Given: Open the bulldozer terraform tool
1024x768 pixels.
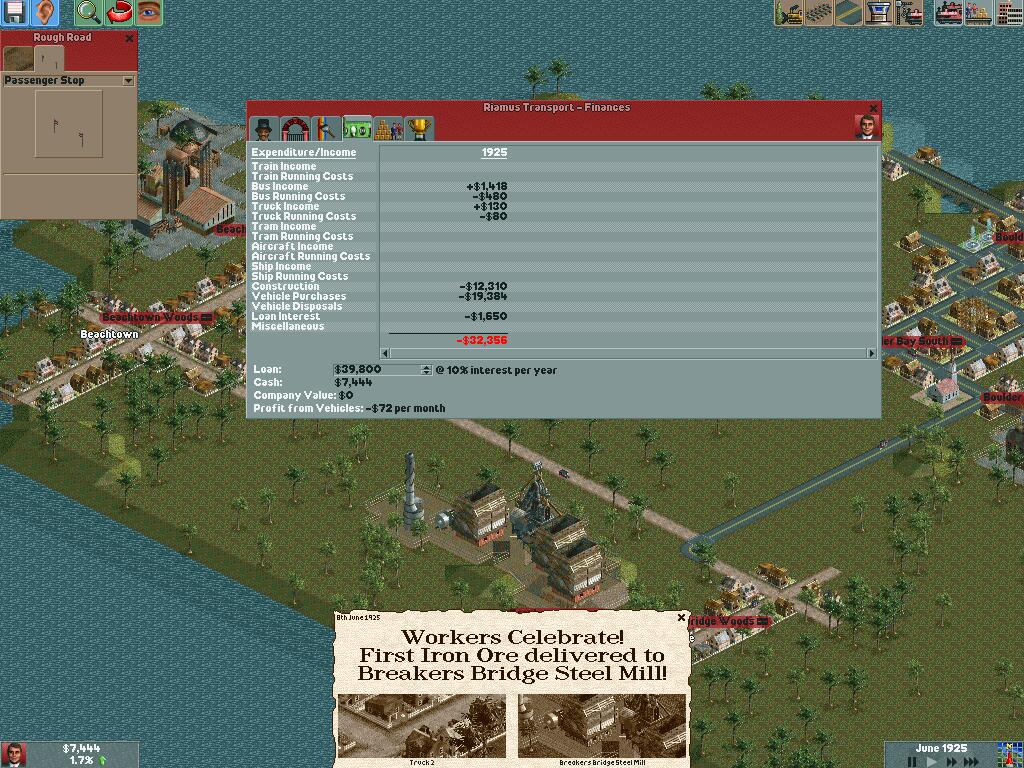Looking at the screenshot, I should tap(790, 12).
